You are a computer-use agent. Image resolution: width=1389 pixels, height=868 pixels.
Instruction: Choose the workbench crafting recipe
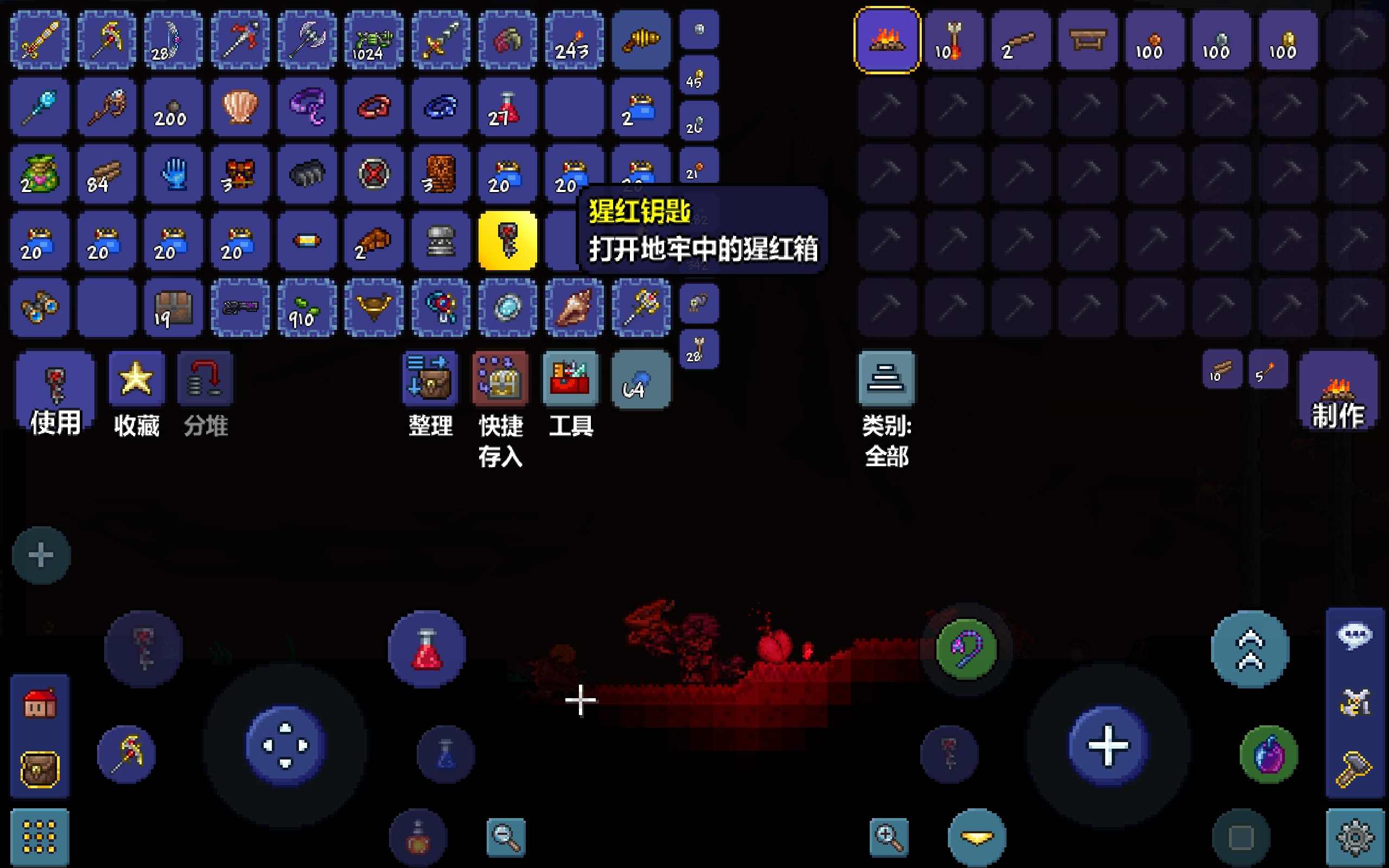click(x=1088, y=40)
